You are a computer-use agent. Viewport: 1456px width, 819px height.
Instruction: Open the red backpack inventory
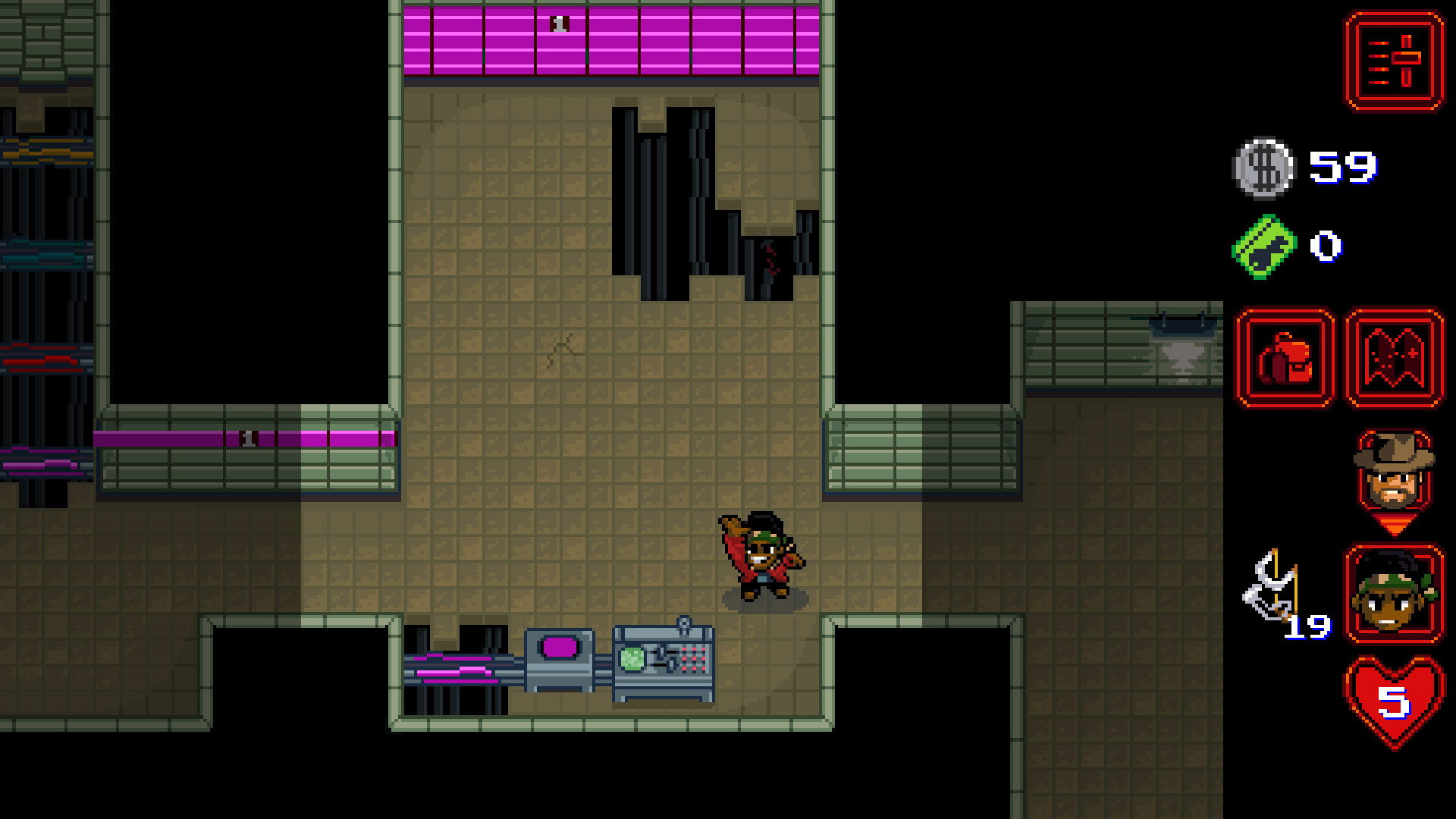(x=1285, y=359)
